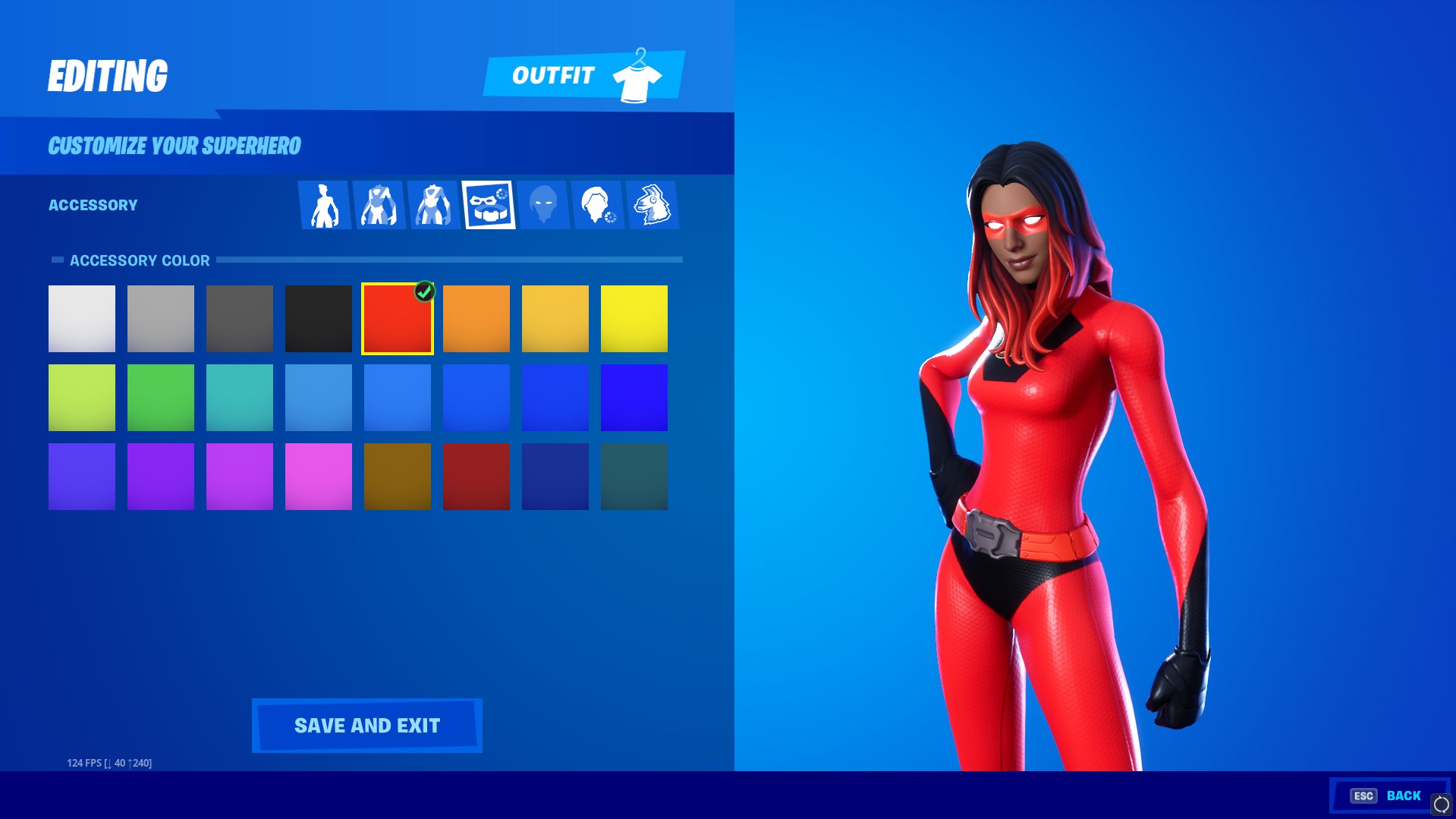Confirm the currently selected red swatch

pos(397,318)
